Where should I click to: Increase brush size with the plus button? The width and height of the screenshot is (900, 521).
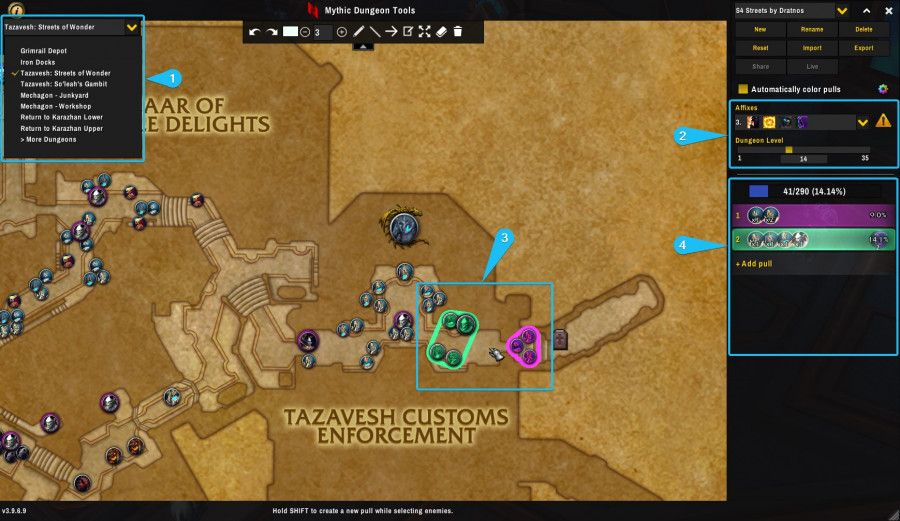click(x=342, y=32)
